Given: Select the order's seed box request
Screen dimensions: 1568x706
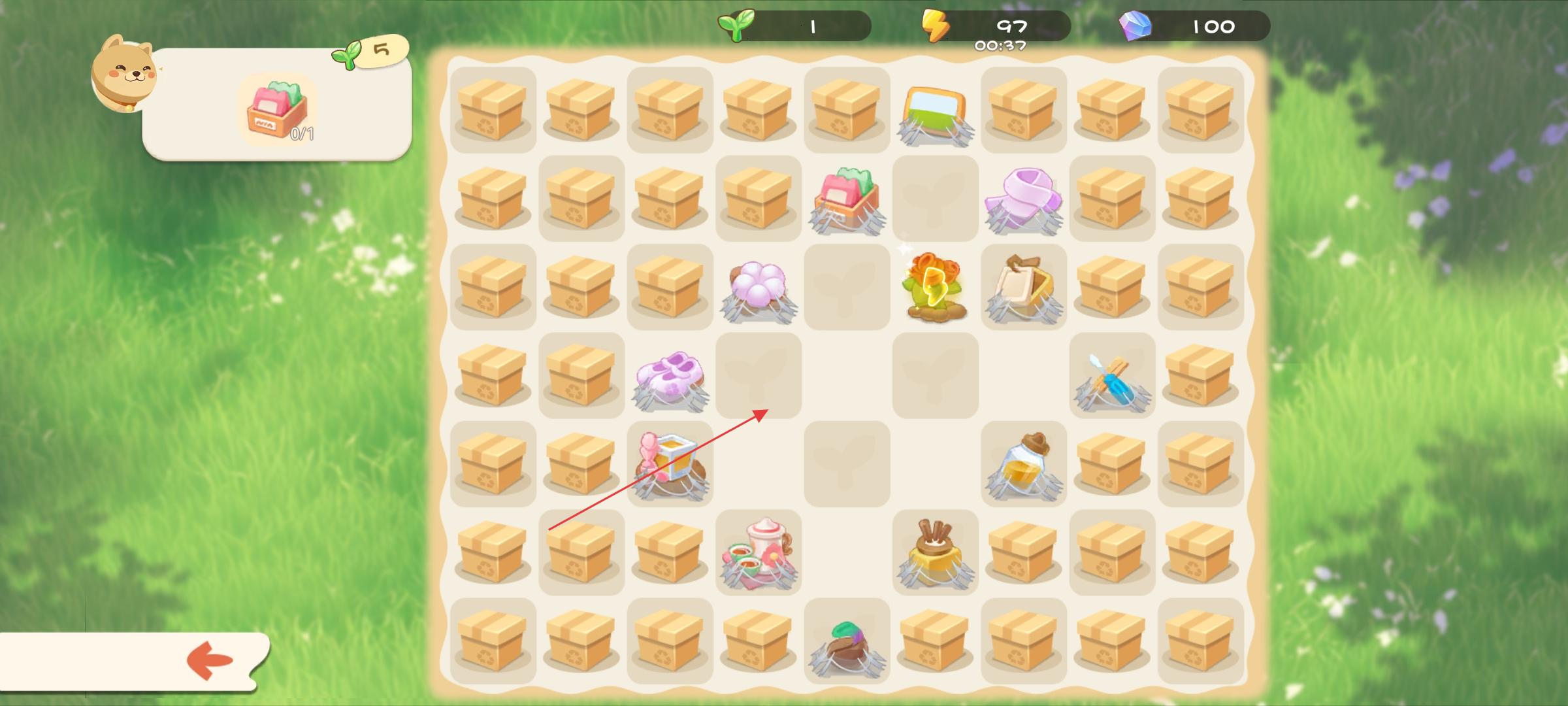Looking at the screenshot, I should [277, 110].
